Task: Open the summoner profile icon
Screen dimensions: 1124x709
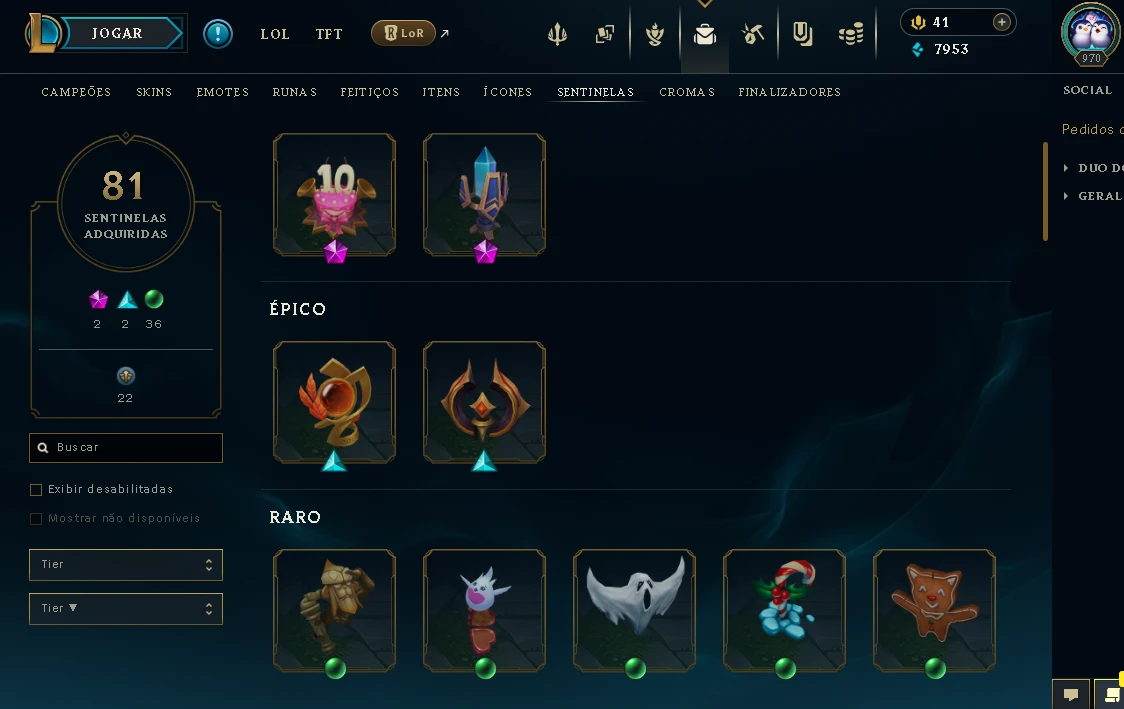Action: (1091, 32)
